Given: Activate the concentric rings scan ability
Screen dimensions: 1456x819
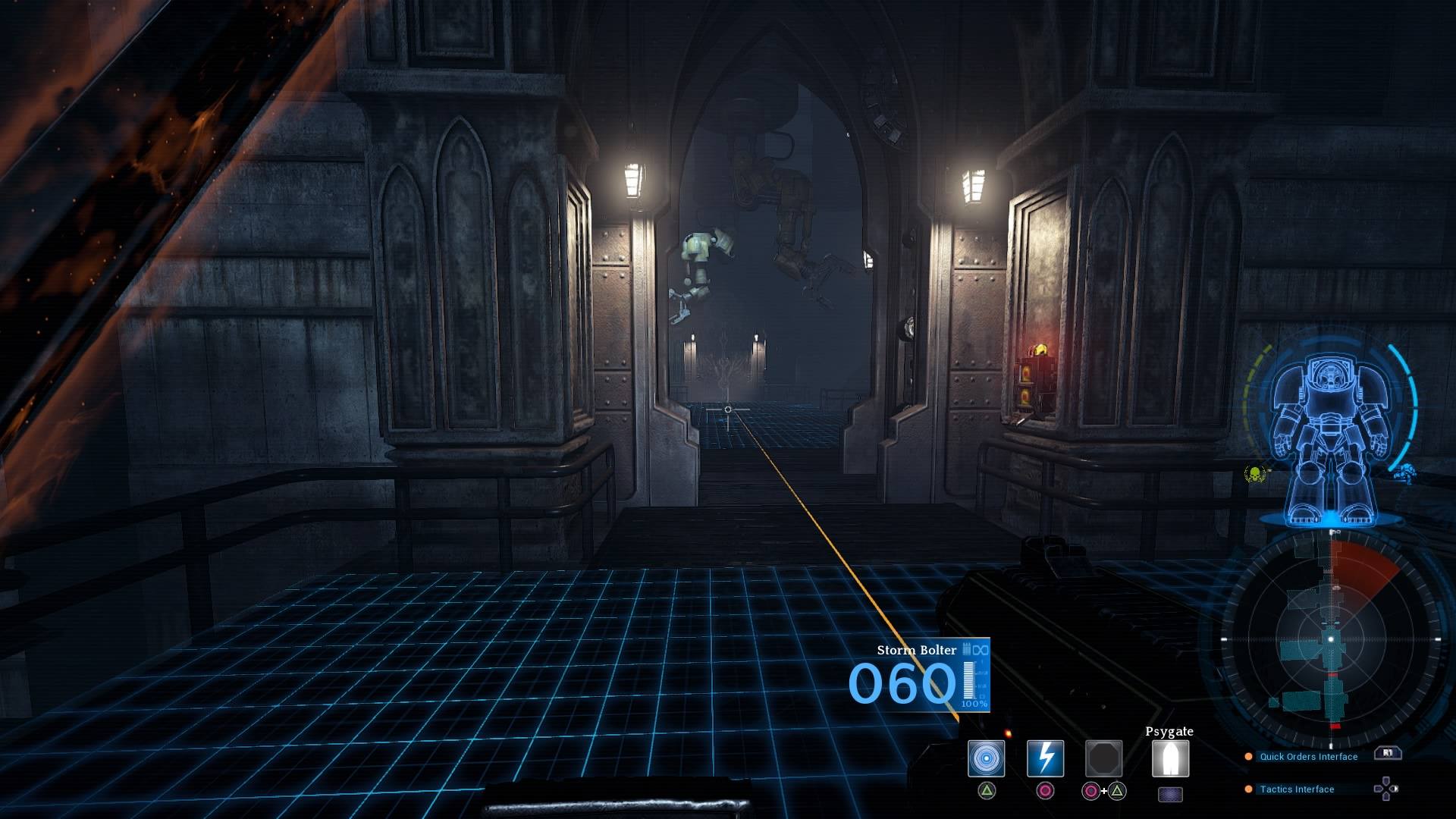Looking at the screenshot, I should 986,758.
